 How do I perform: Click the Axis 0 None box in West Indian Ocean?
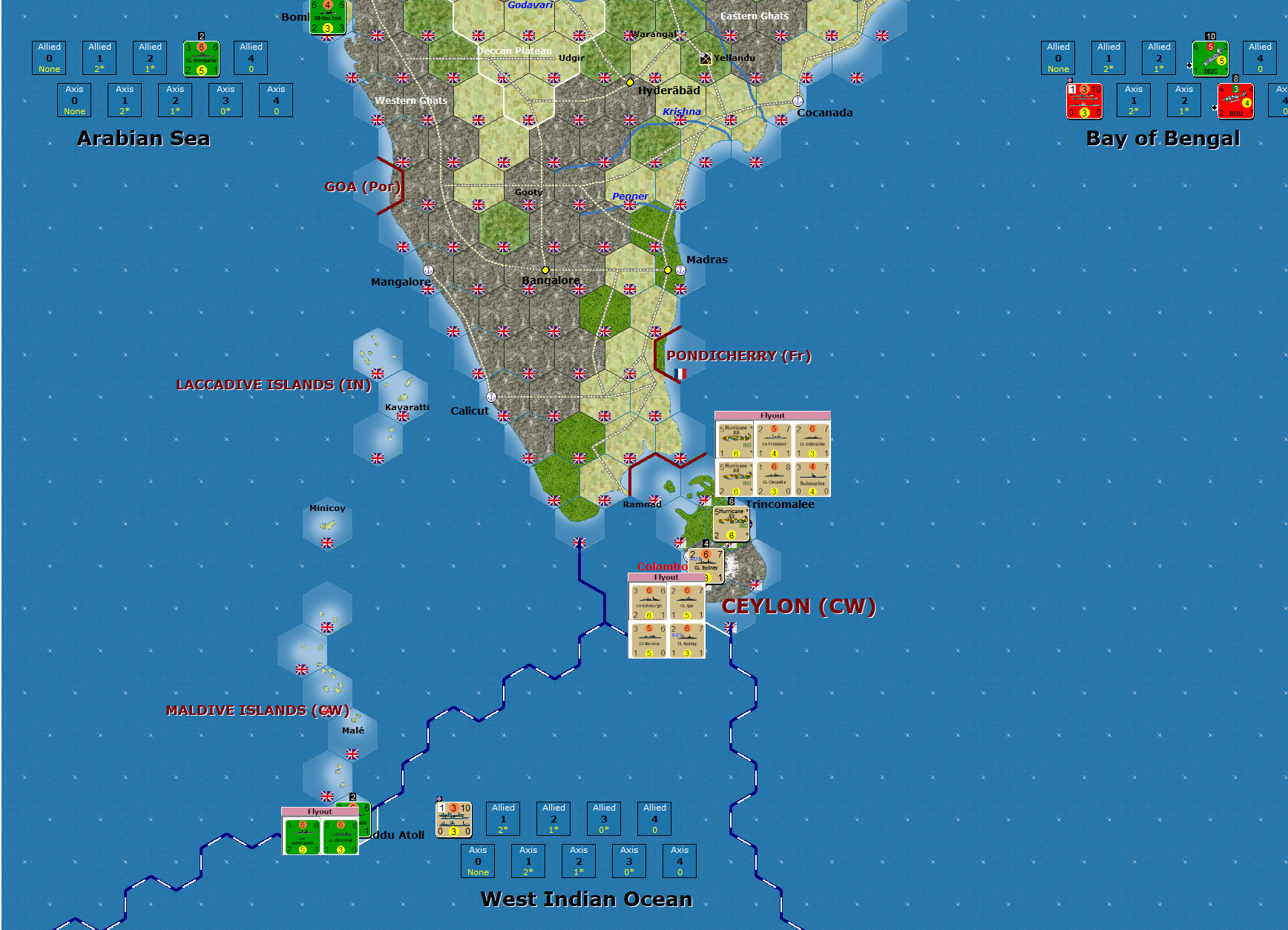(477, 861)
